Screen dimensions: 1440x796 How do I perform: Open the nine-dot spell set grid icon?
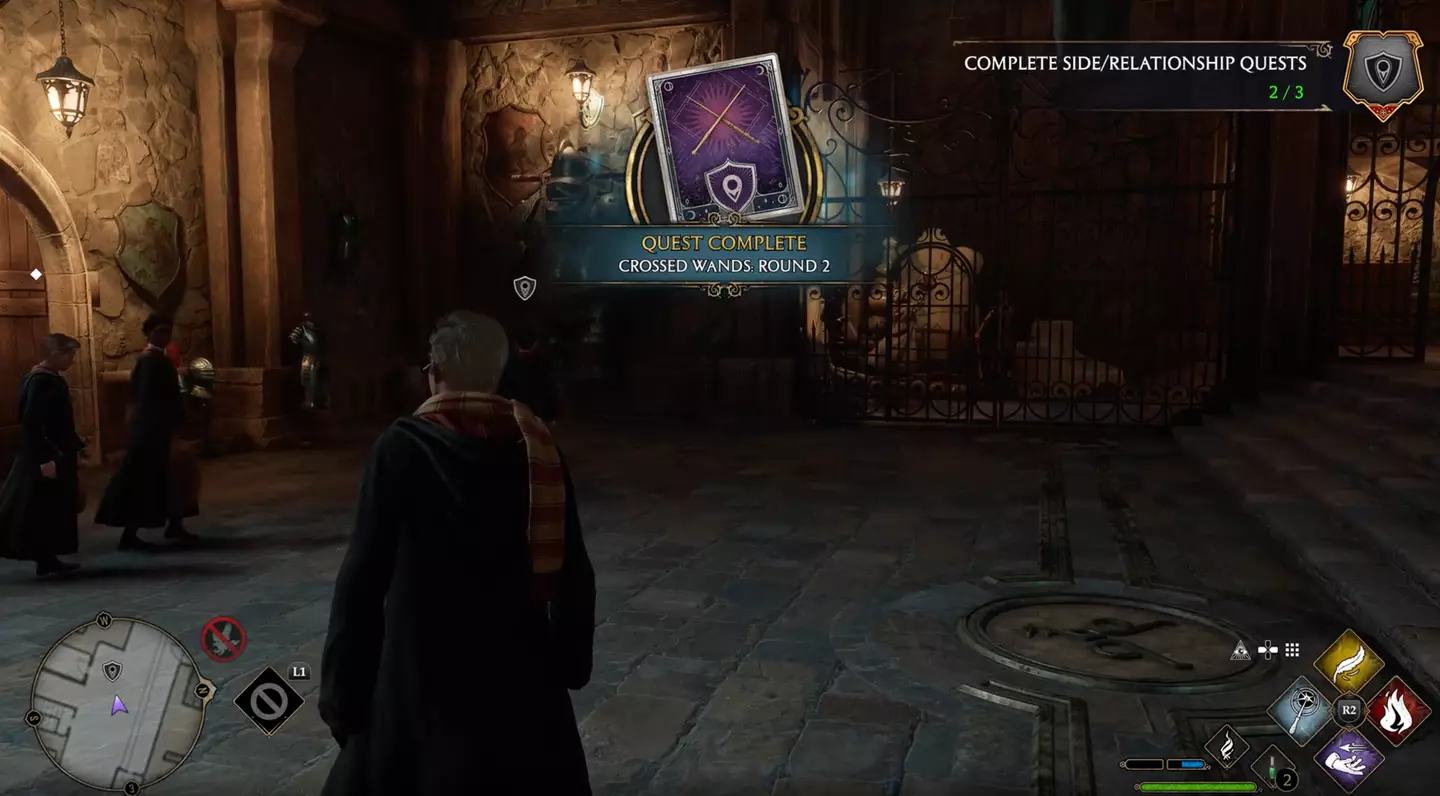click(x=1292, y=650)
